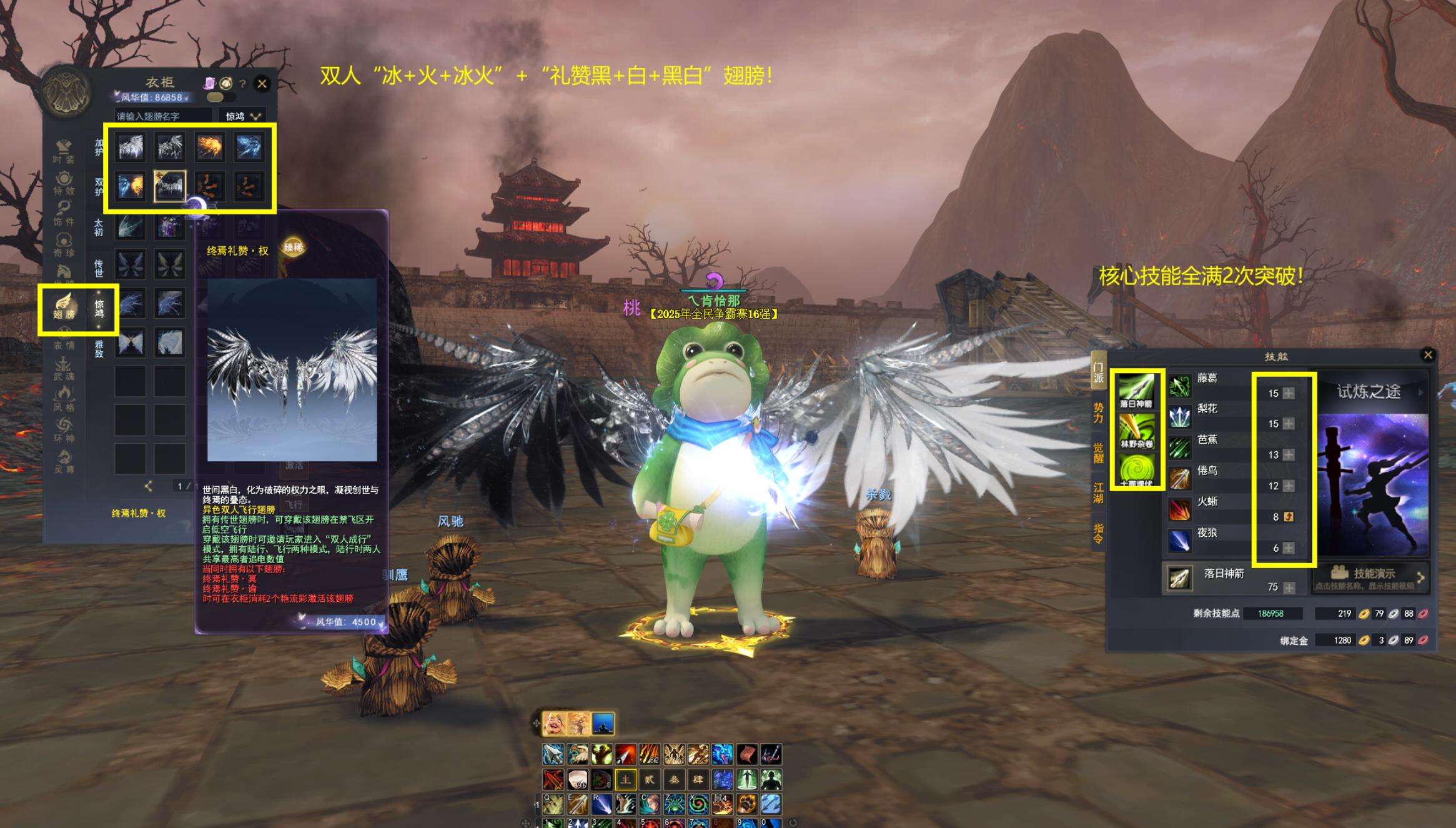Open the 传世 wing subcategory
Image resolution: width=1456 pixels, height=828 pixels.
[99, 267]
